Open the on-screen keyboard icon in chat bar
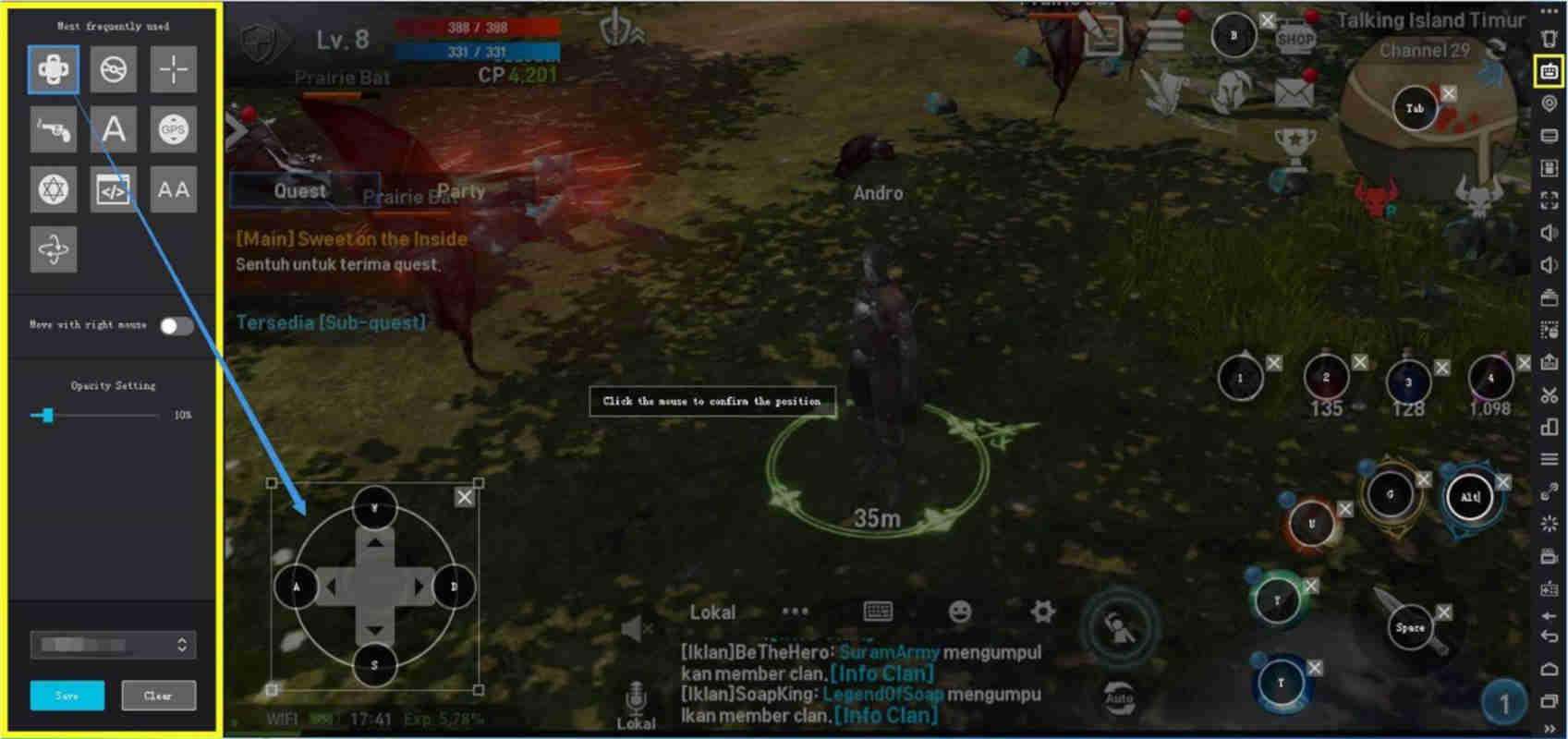Image resolution: width=1568 pixels, height=739 pixels. 876,611
